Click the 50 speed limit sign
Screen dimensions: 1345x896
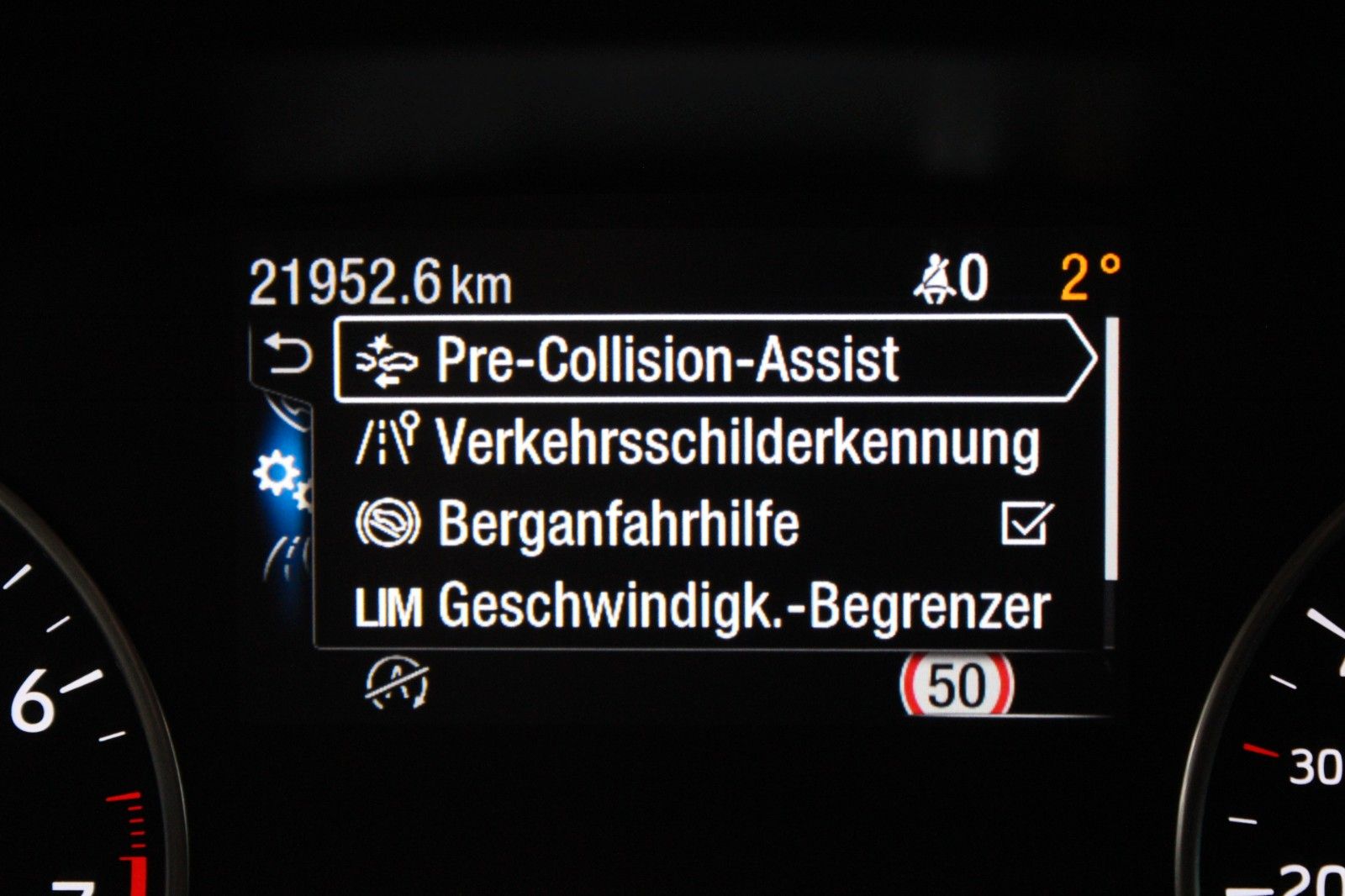[x=960, y=685]
